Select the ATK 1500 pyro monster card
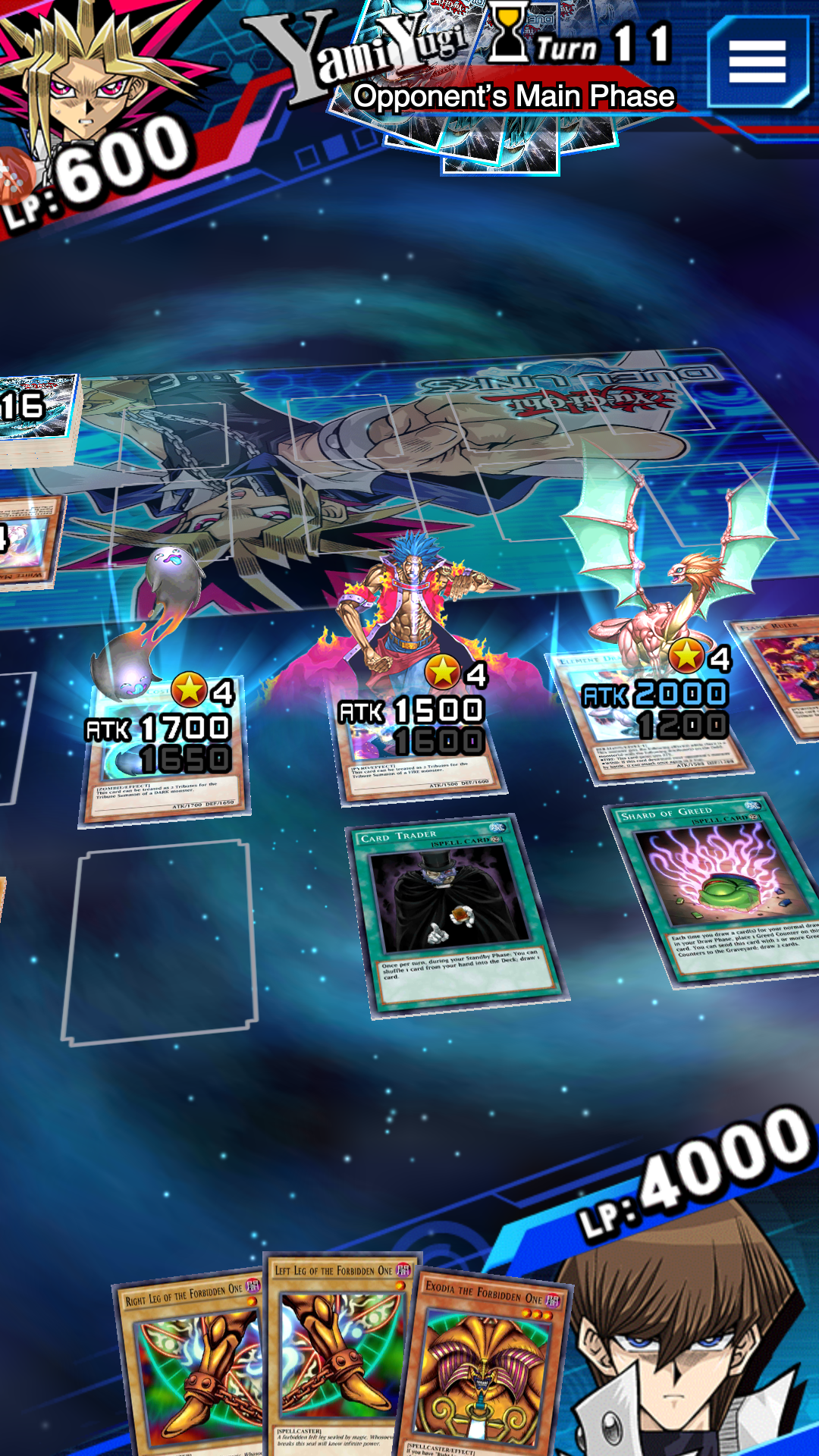Viewport: 819px width, 1456px height. click(416, 736)
